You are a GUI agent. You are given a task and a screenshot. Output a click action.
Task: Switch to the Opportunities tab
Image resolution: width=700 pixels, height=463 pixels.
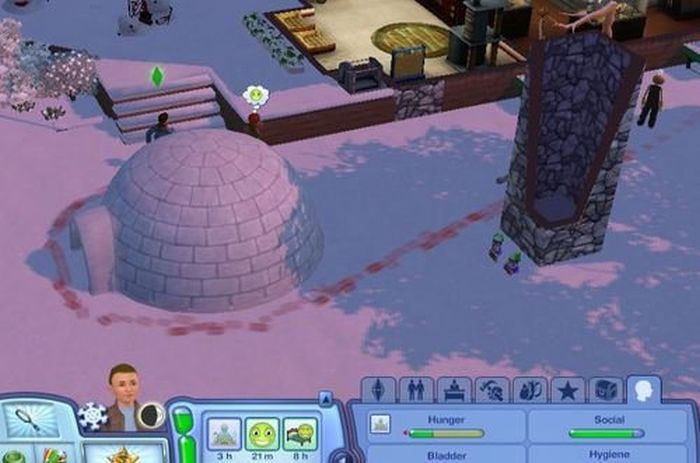coord(529,389)
